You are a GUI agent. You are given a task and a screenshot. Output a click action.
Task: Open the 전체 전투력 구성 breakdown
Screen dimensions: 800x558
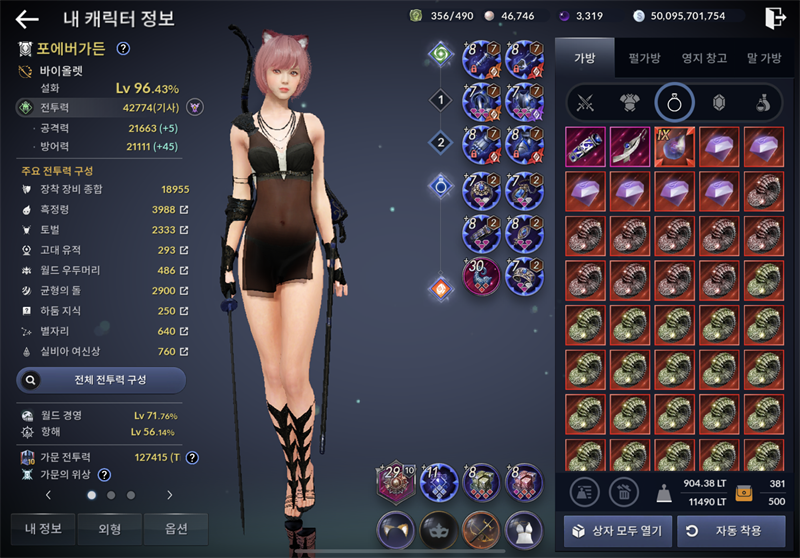(x=101, y=380)
